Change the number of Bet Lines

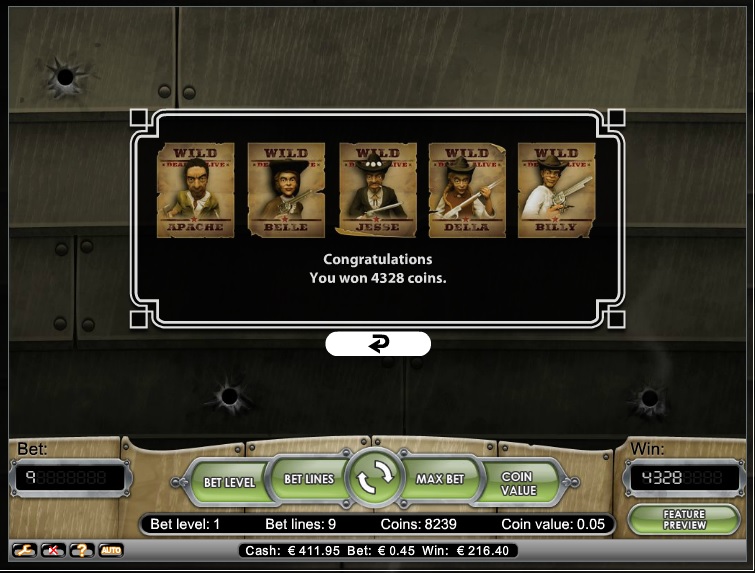[x=309, y=480]
